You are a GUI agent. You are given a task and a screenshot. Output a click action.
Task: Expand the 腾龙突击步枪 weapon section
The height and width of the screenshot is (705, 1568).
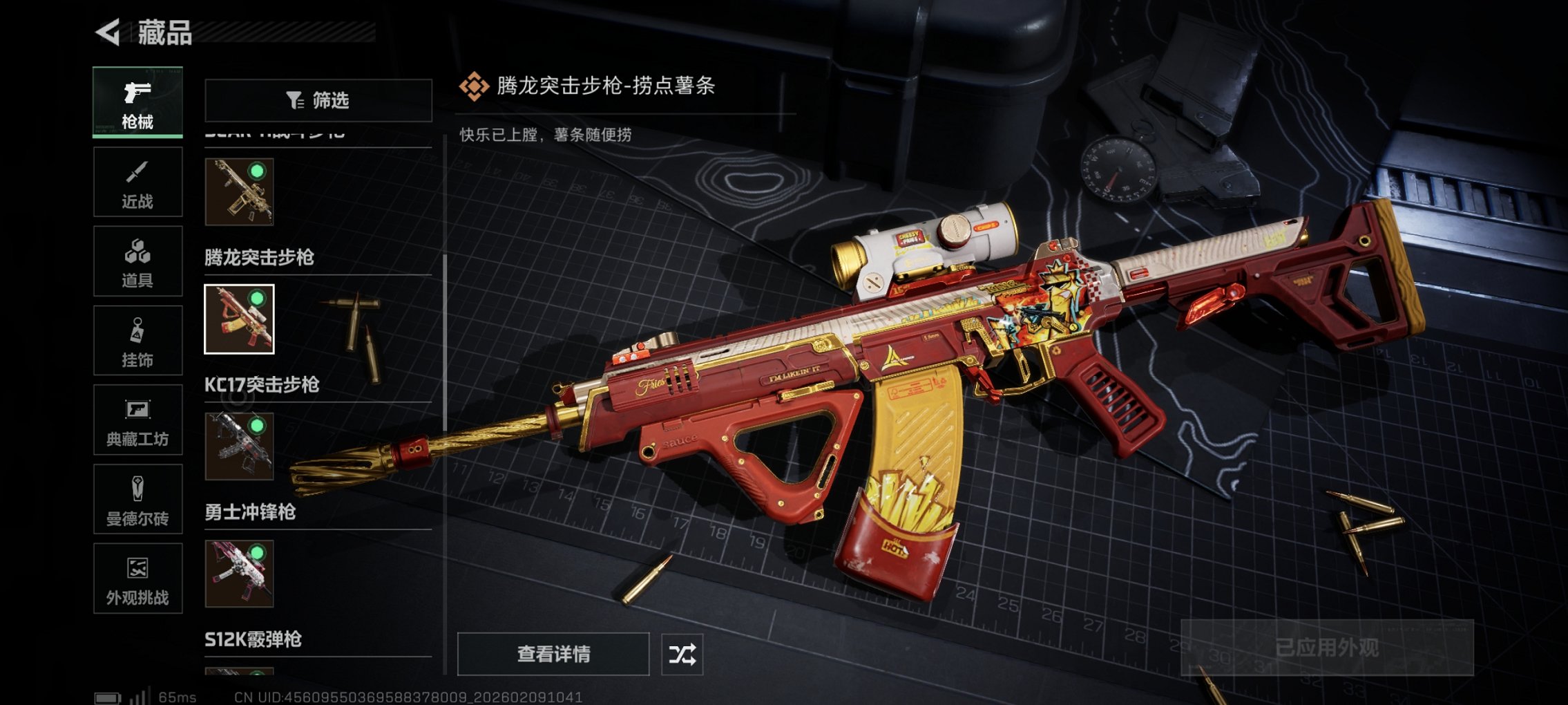(x=260, y=258)
